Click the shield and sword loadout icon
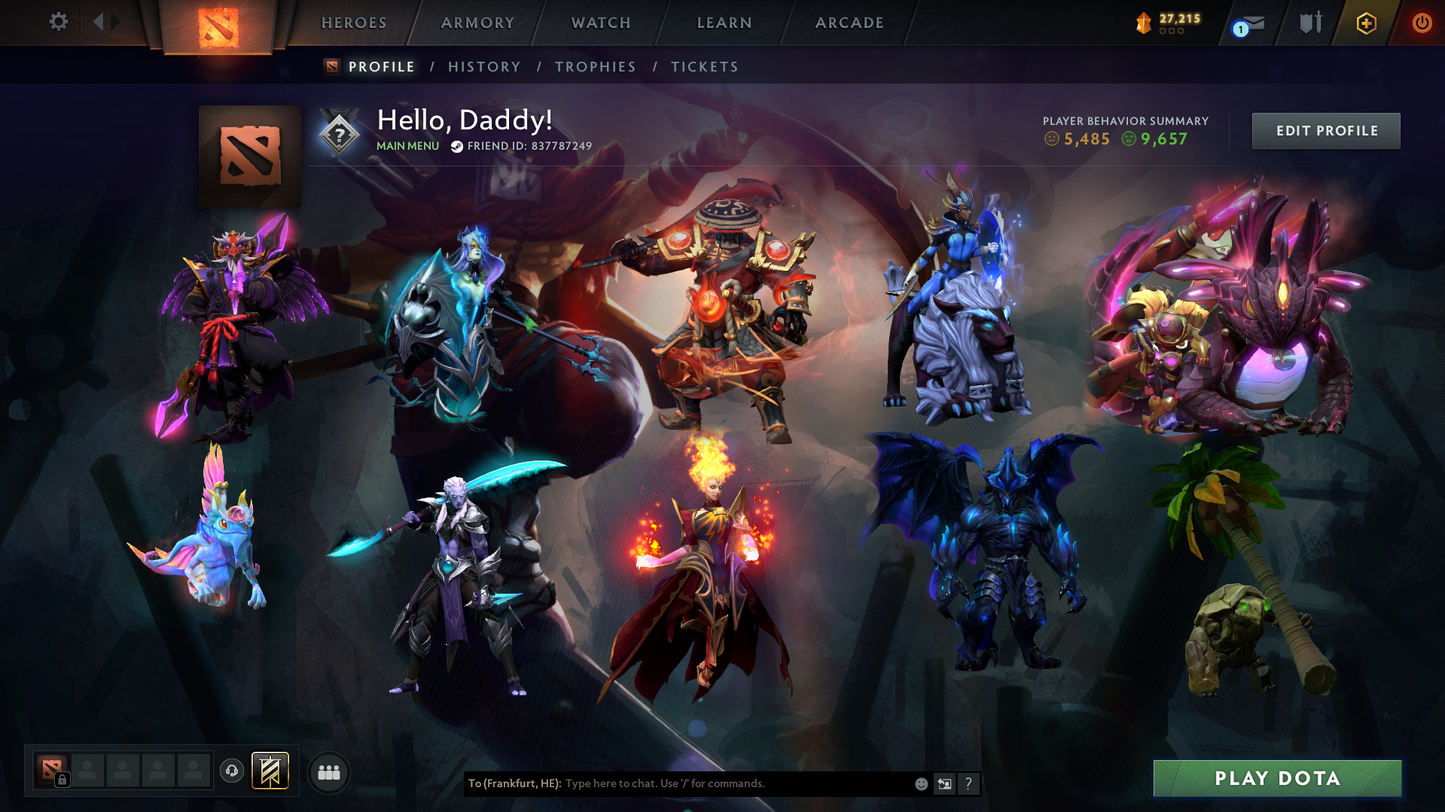Viewport: 1445px width, 812px height. coord(1310,21)
